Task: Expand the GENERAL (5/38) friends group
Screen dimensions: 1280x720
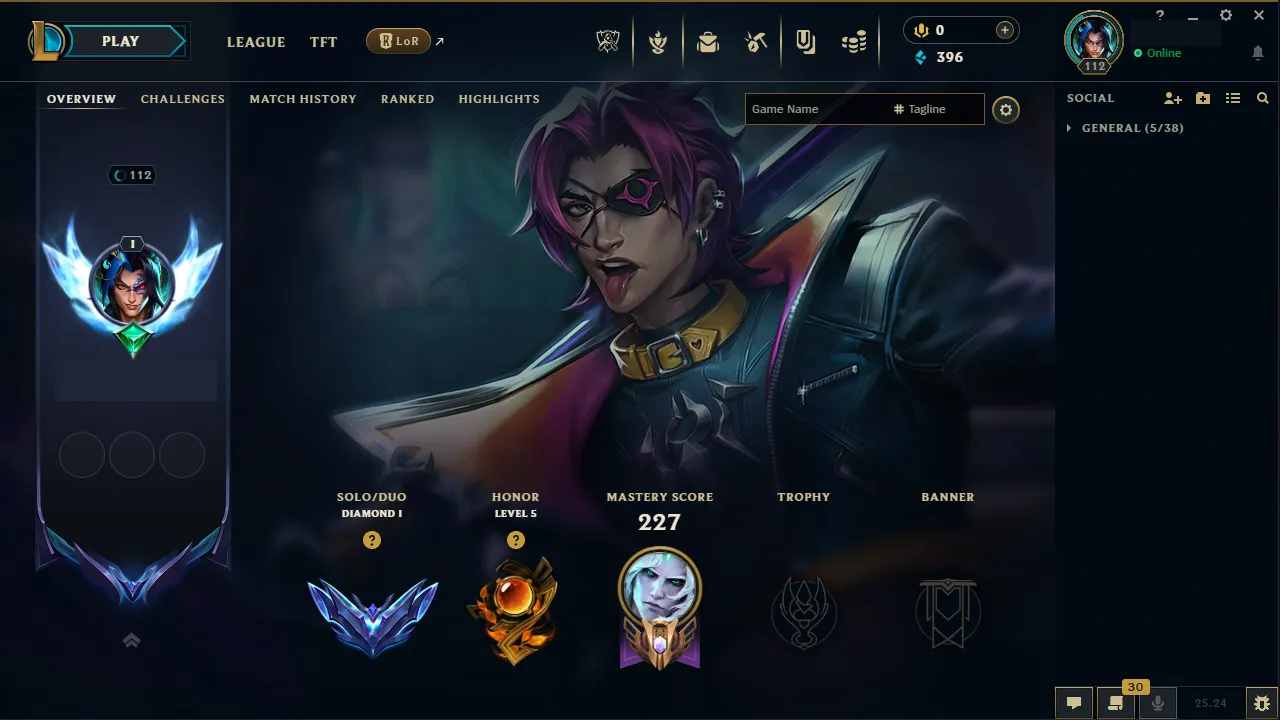Action: tap(1124, 128)
